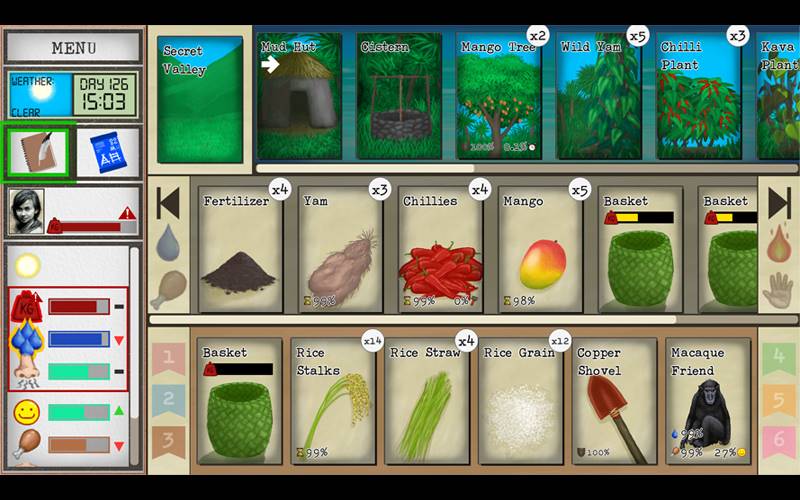Pick the Copper Shovel card
This screenshot has width=800, height=500.
point(614,401)
